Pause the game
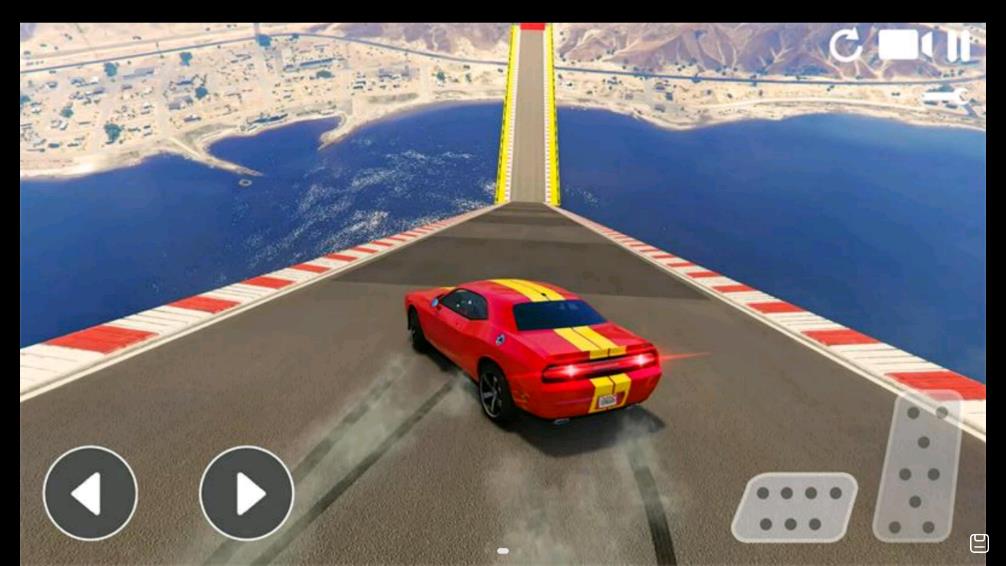This screenshot has width=1006, height=566. [x=958, y=46]
